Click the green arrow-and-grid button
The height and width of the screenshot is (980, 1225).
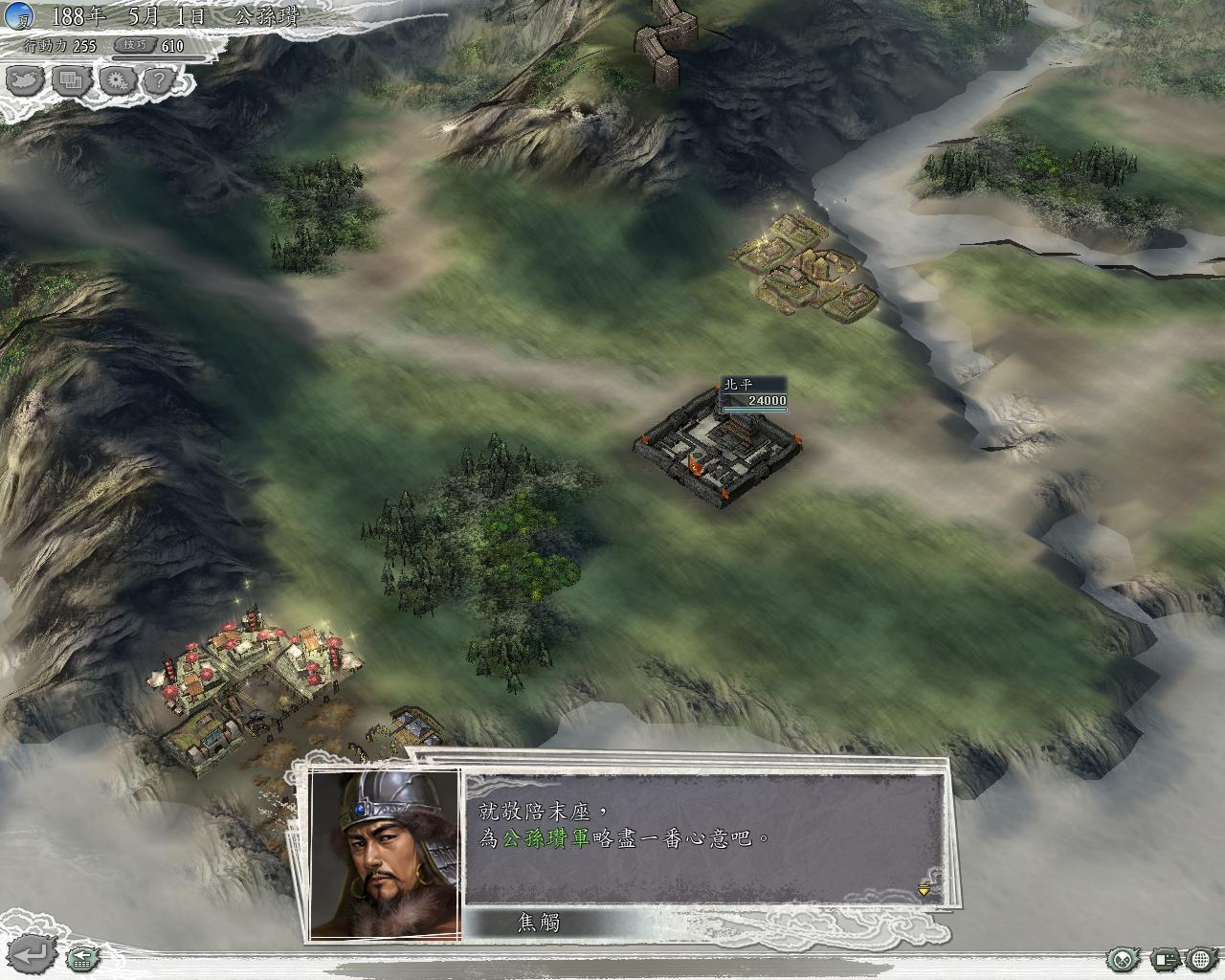point(83,955)
